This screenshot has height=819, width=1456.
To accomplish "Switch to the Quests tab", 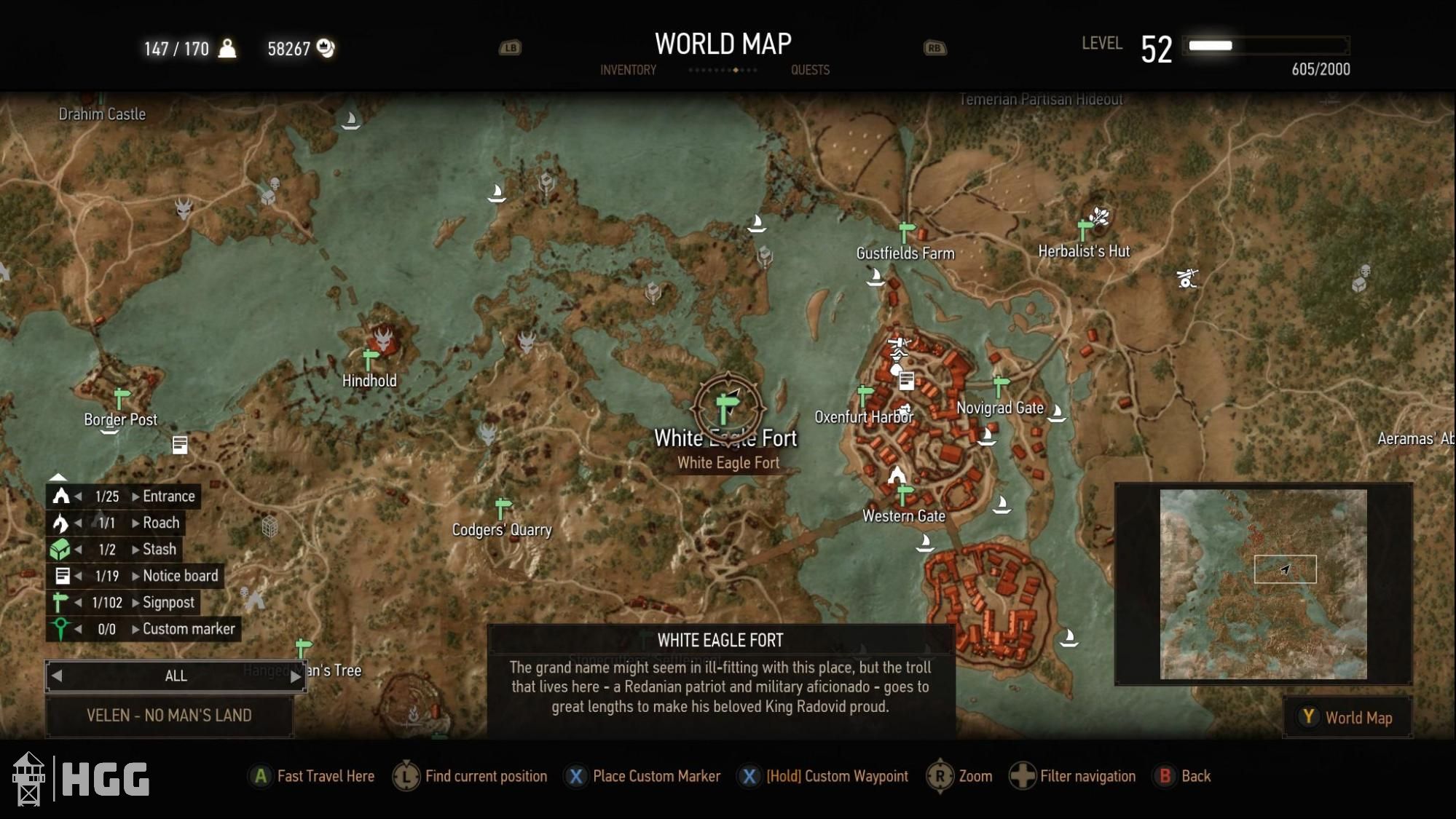I will tap(810, 70).
